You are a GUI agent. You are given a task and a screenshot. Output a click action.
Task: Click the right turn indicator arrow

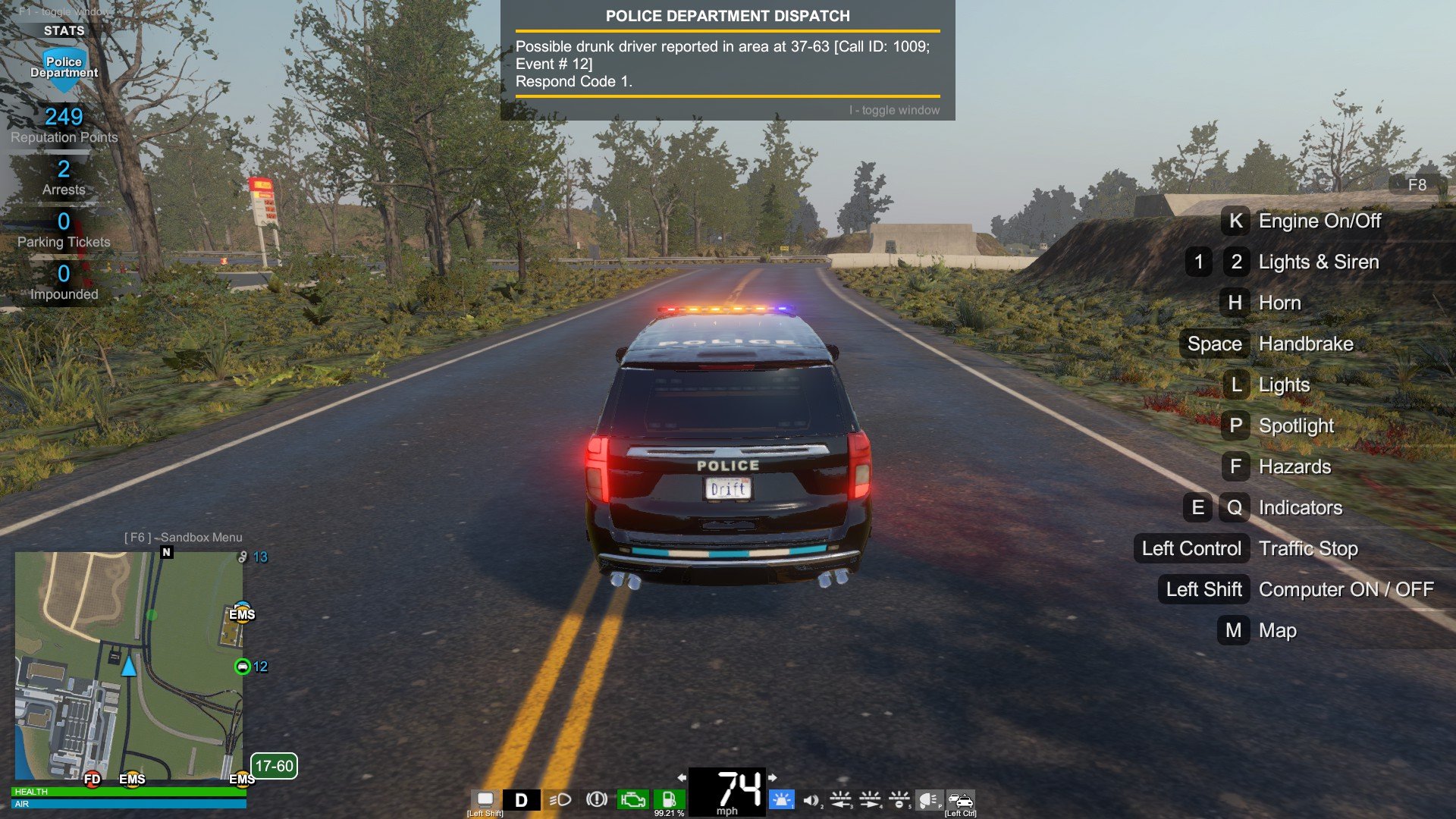click(773, 777)
